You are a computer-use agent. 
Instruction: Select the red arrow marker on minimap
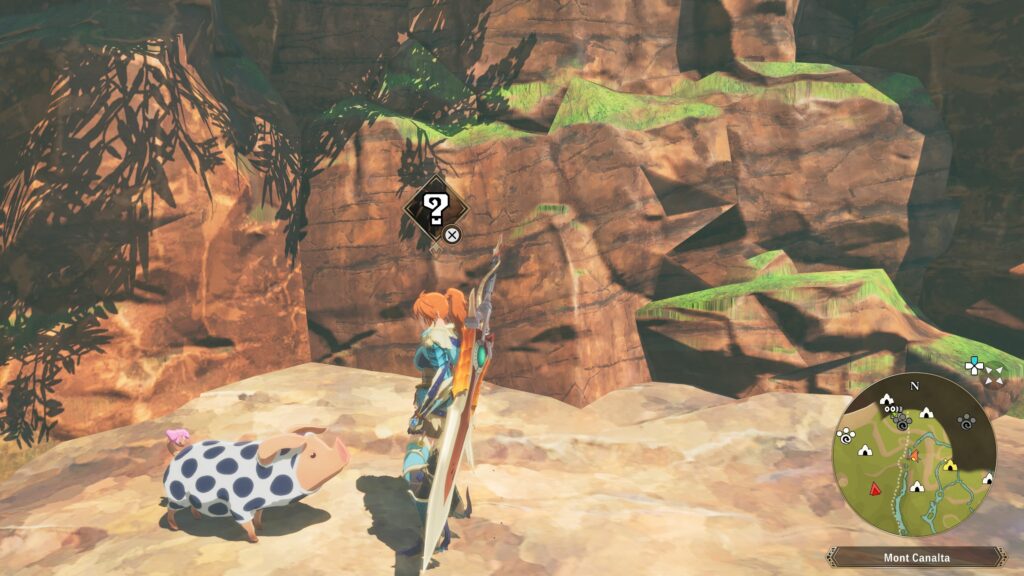[876, 489]
